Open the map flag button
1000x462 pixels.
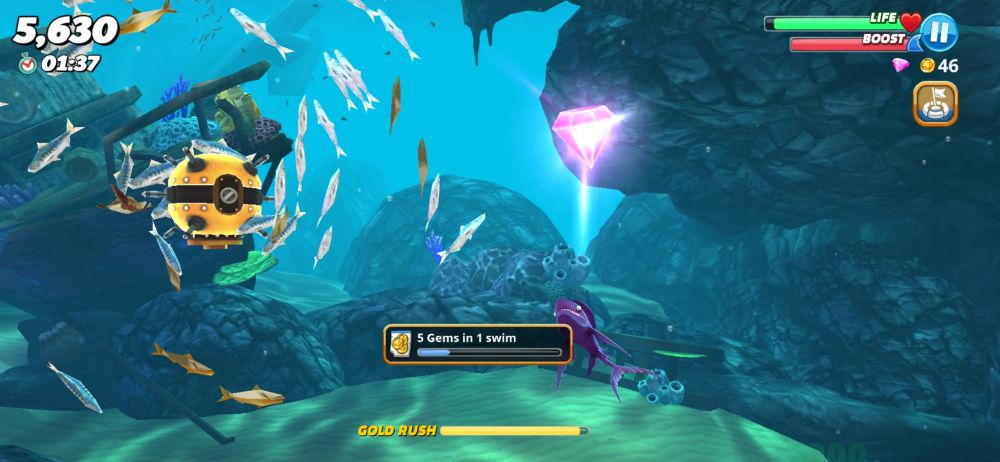coord(935,103)
